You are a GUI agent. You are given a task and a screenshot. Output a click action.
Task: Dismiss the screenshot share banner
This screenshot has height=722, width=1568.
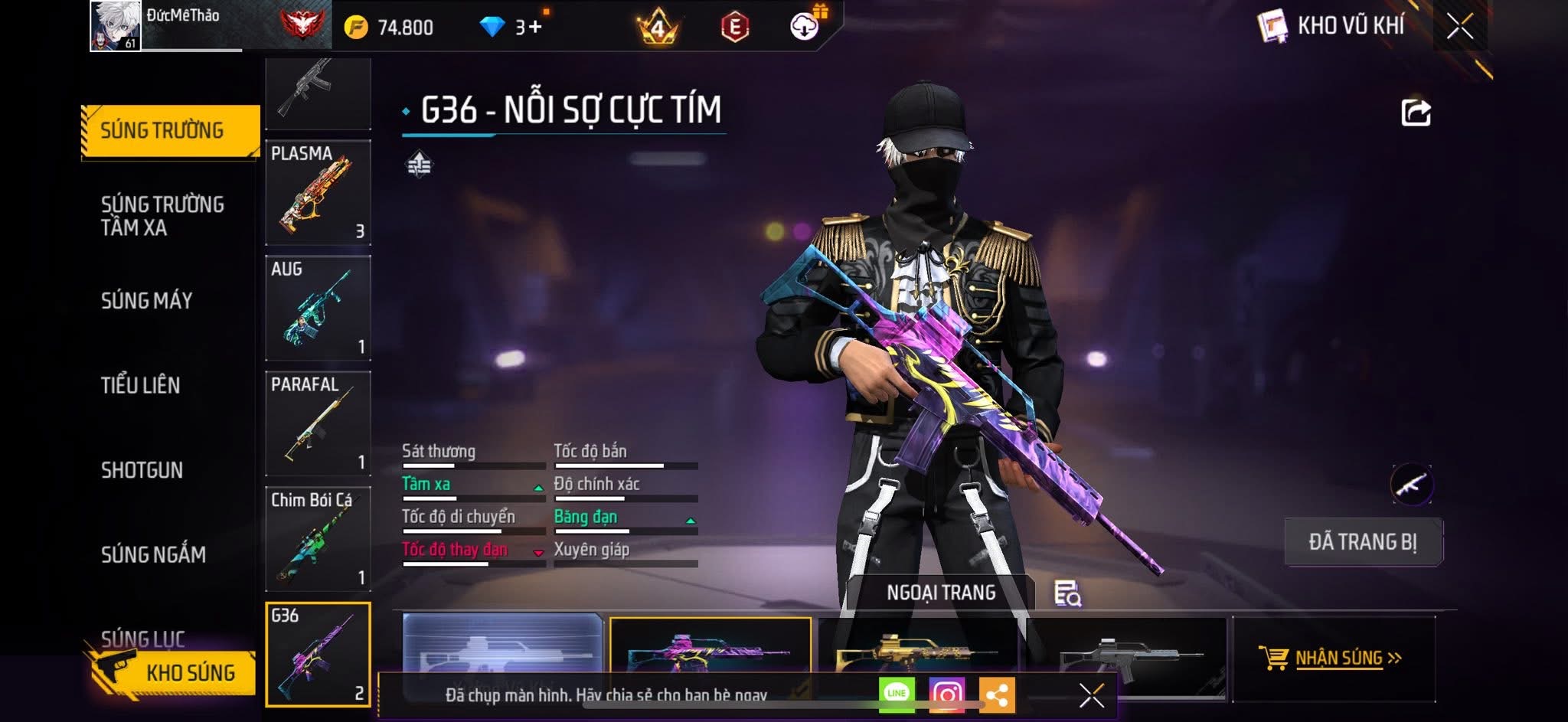pyautogui.click(x=1091, y=695)
